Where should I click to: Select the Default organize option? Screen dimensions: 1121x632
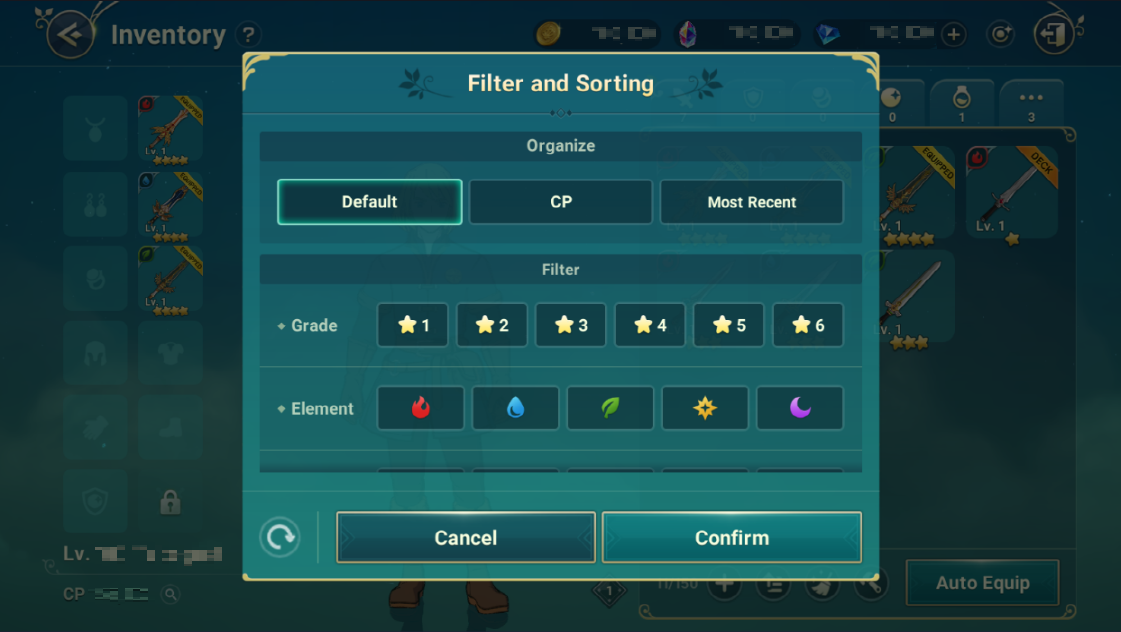tap(369, 202)
